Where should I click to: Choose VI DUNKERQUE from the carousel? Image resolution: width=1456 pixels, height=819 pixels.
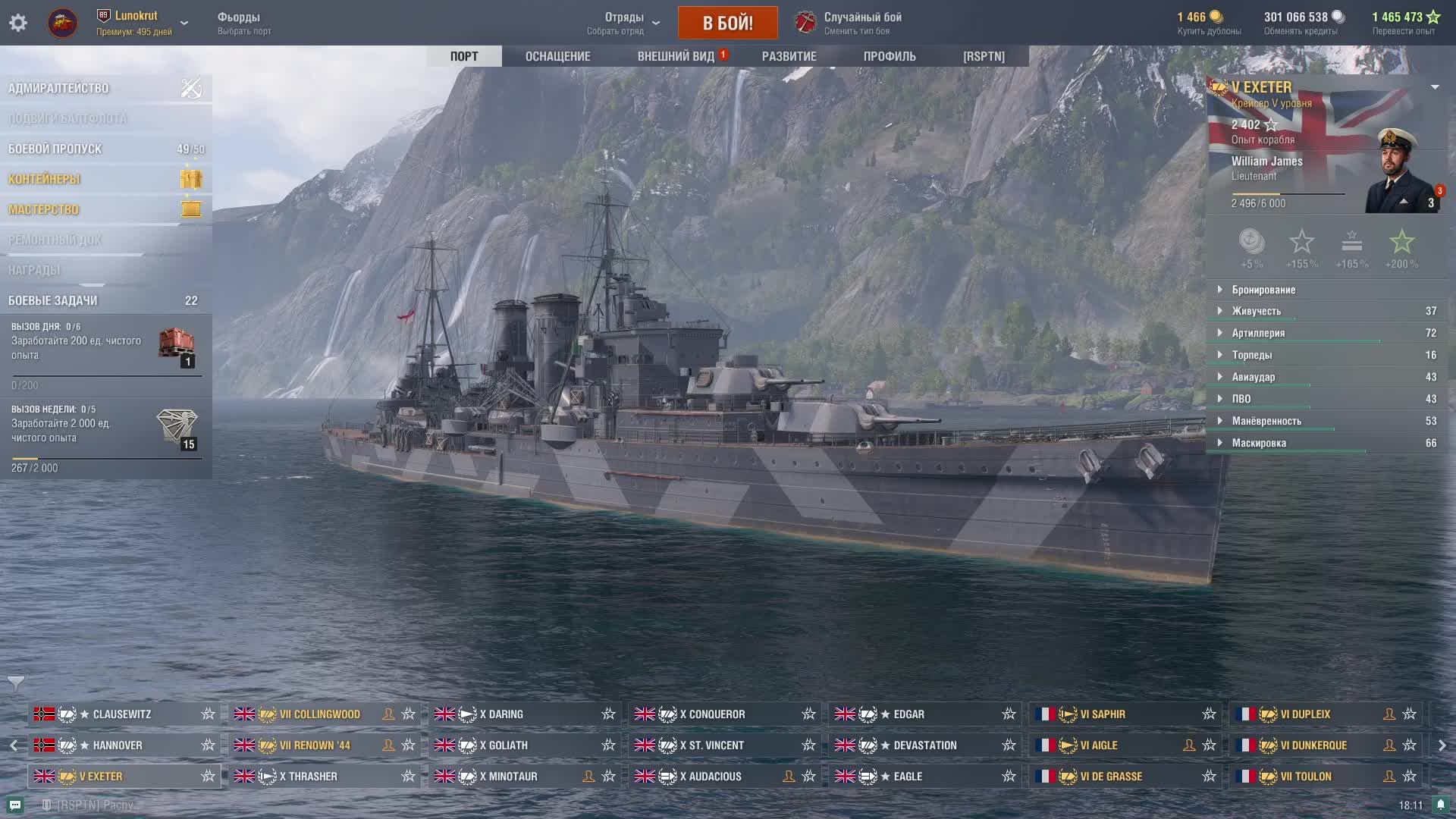pos(1313,745)
